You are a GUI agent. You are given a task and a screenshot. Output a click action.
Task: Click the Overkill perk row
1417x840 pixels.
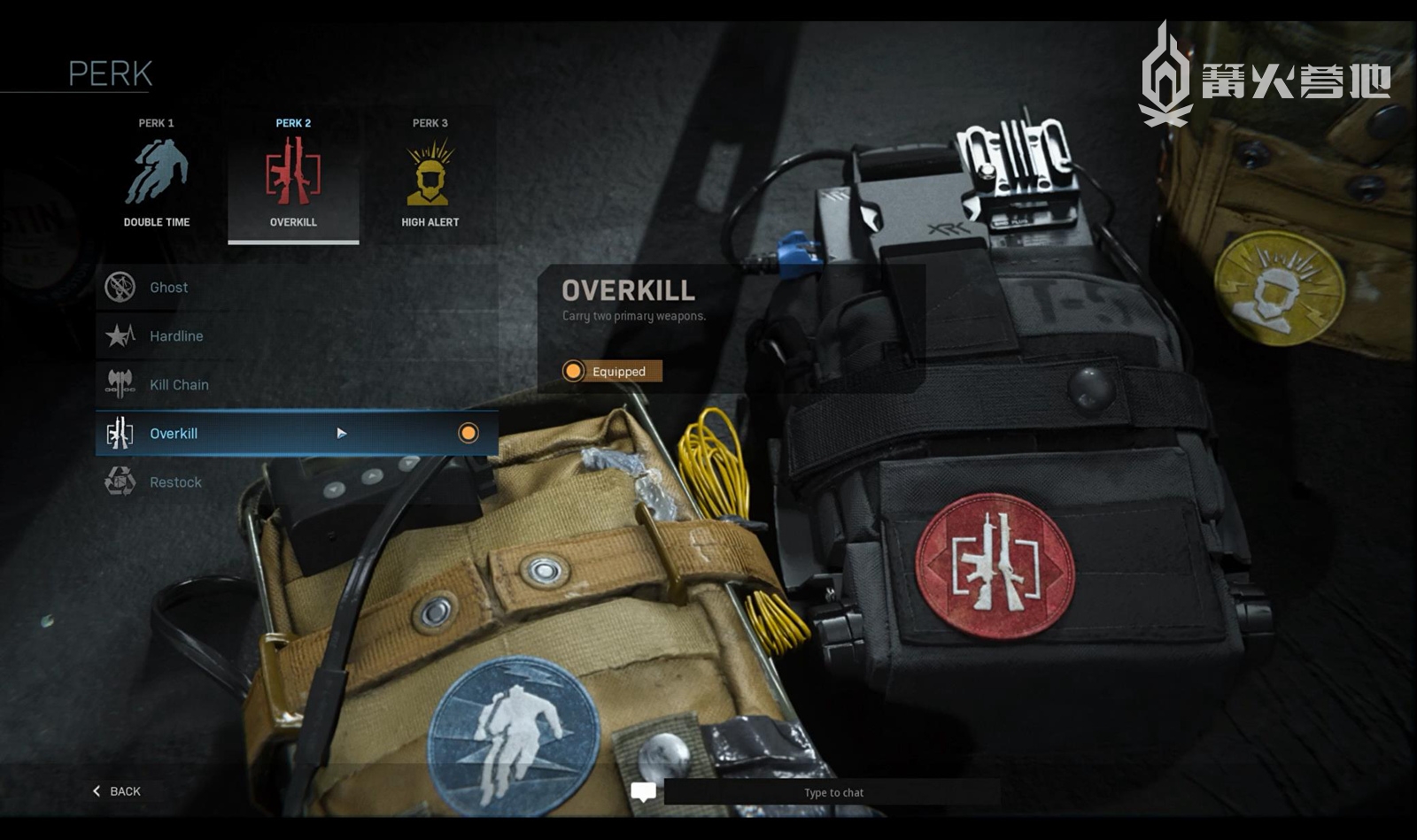pyautogui.click(x=296, y=434)
